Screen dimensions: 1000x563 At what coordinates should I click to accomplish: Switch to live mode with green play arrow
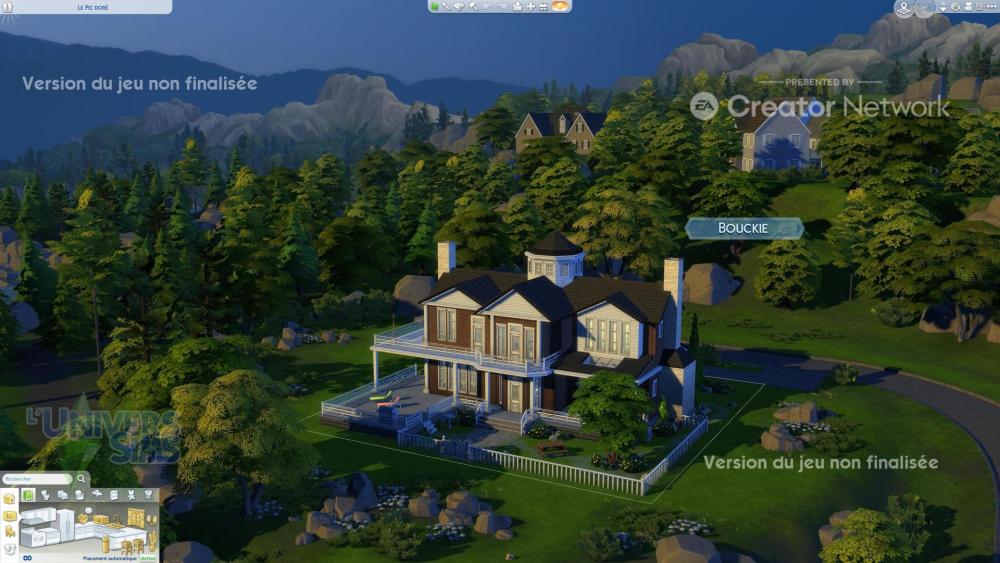coord(436,6)
